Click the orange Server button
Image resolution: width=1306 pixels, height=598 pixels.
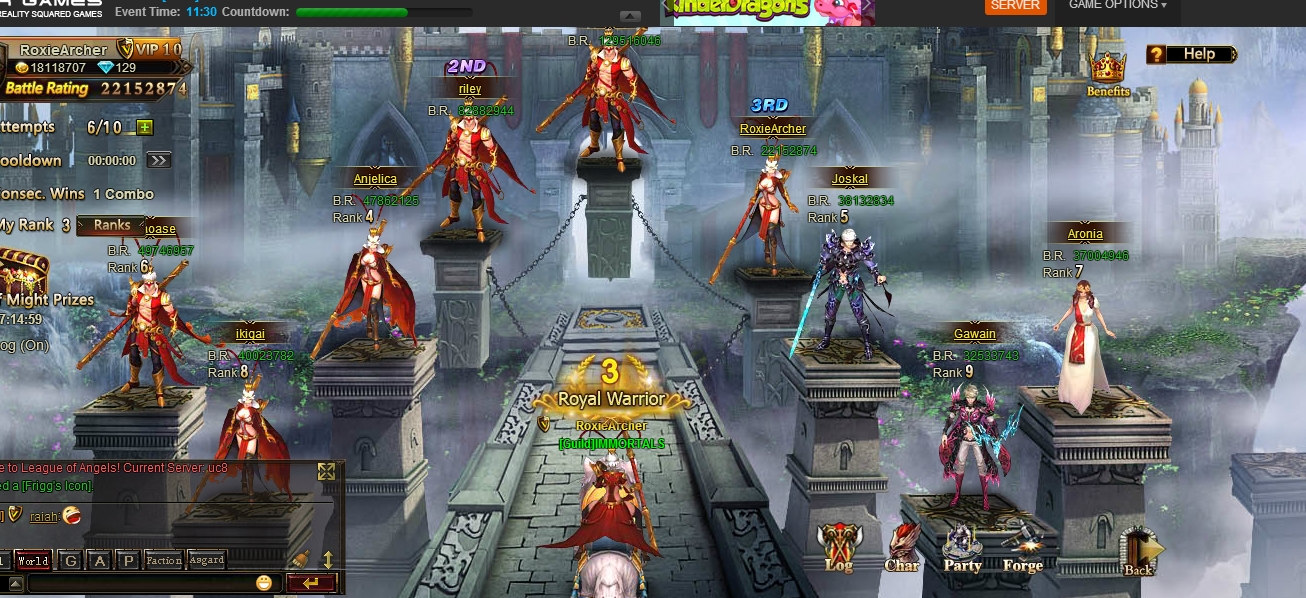click(x=1015, y=6)
